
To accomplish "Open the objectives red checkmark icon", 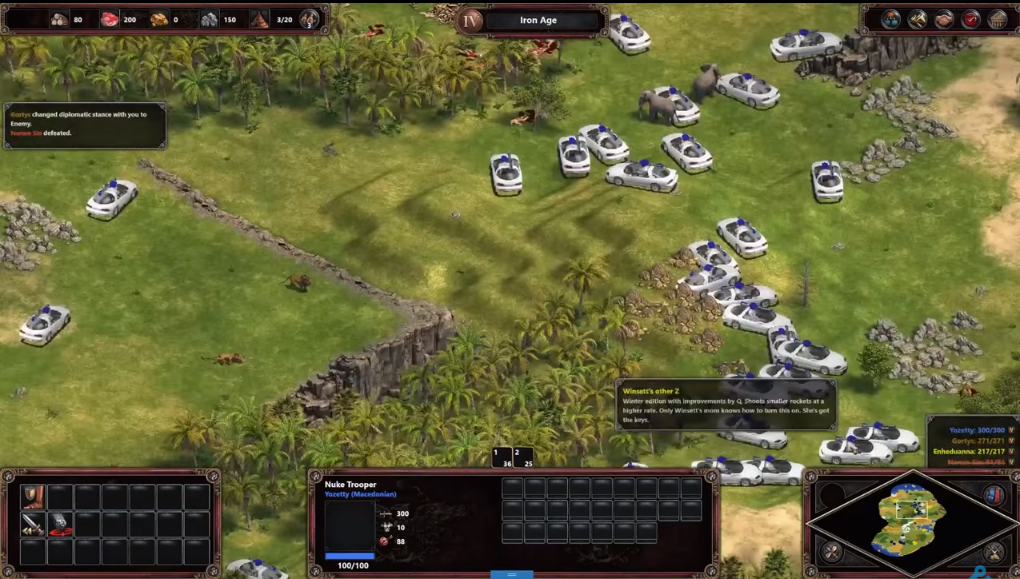I will tap(970, 19).
